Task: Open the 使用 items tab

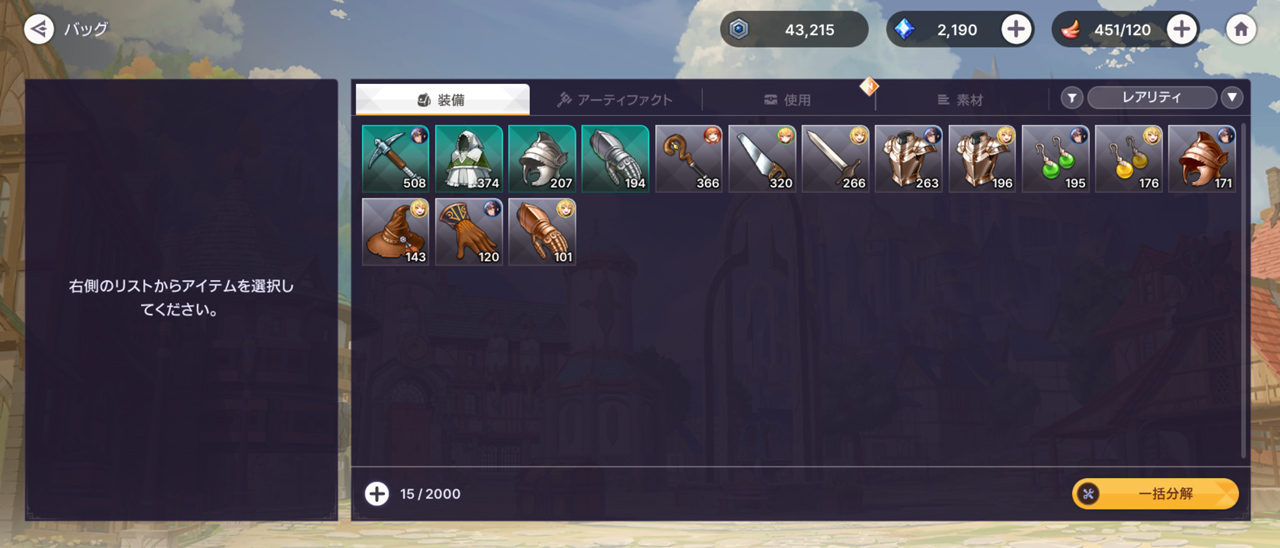Action: (787, 99)
